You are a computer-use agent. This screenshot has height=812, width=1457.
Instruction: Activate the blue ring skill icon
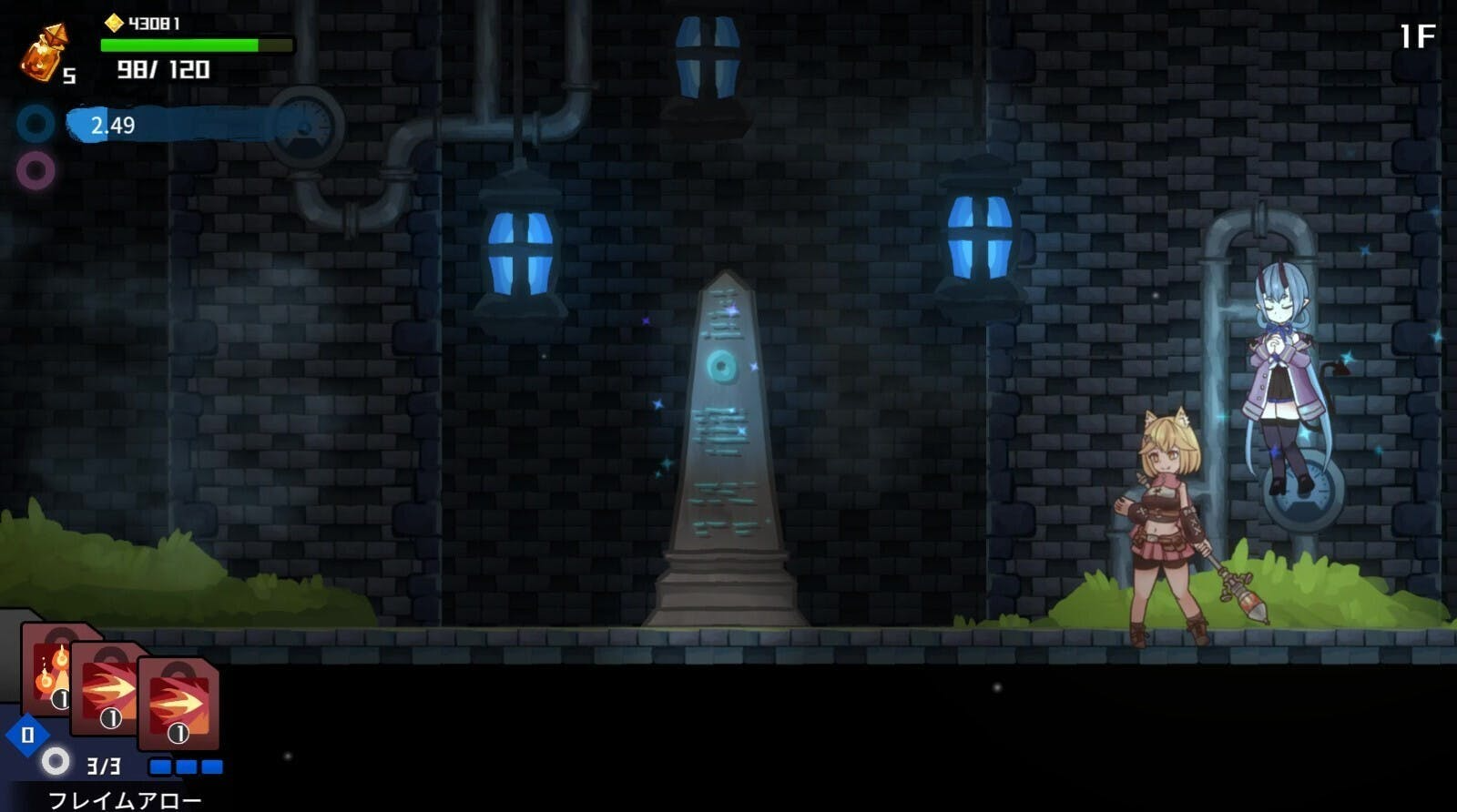click(36, 124)
